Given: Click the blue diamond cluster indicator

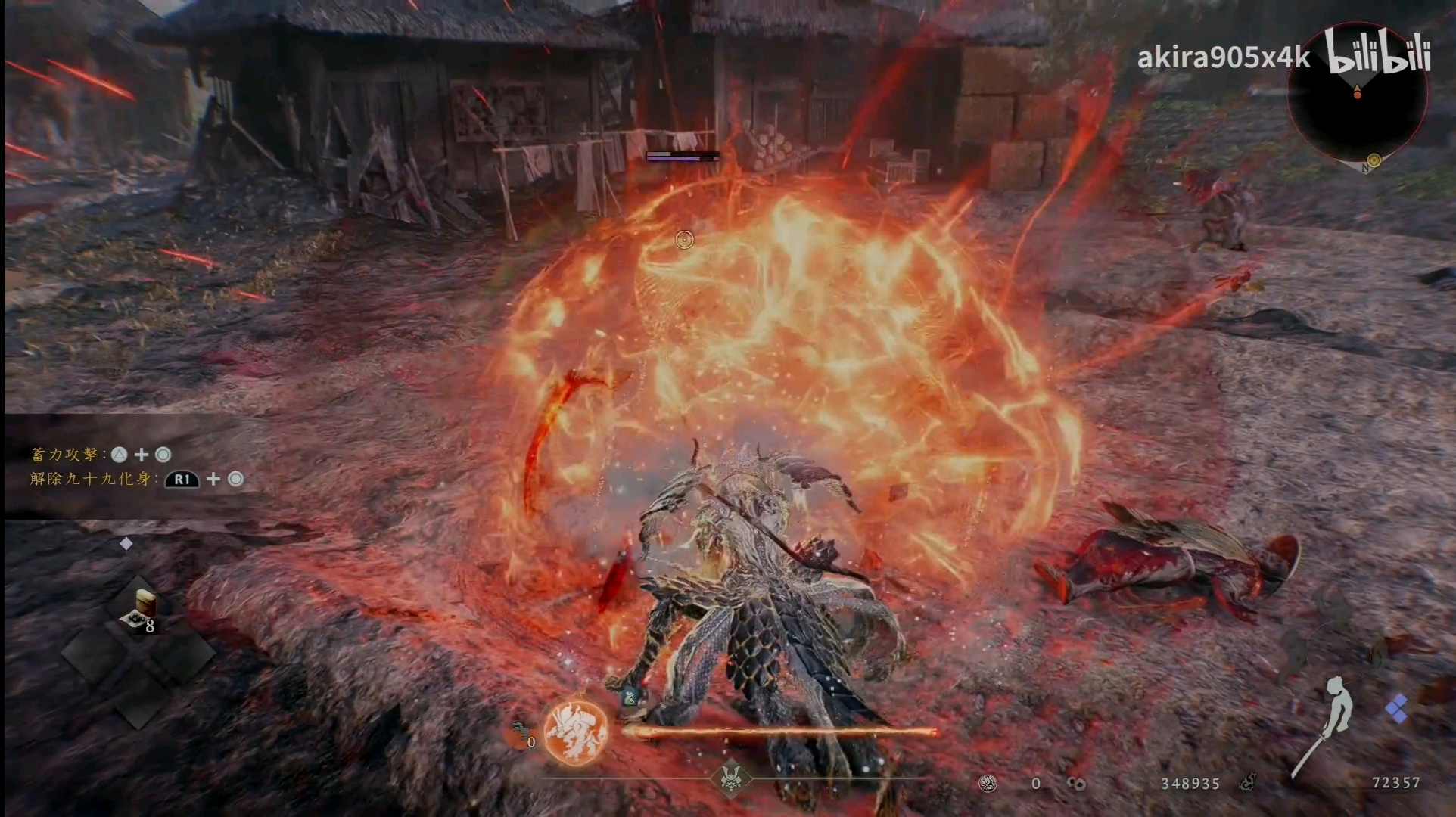Looking at the screenshot, I should 1396,710.
